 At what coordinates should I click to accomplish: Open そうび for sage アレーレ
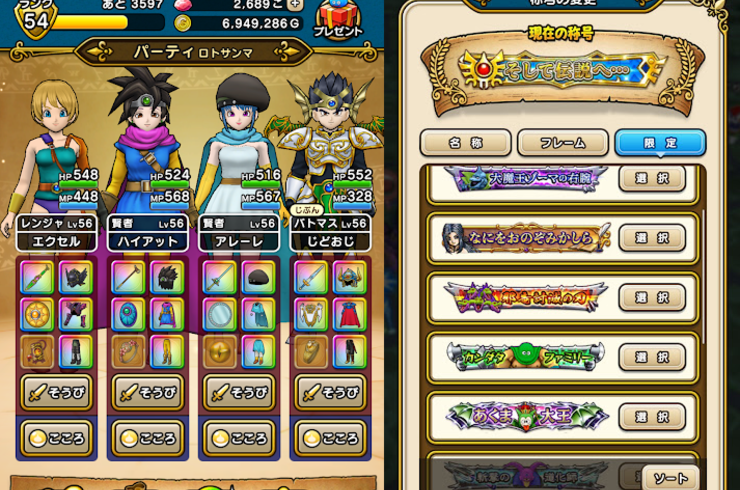tap(239, 392)
